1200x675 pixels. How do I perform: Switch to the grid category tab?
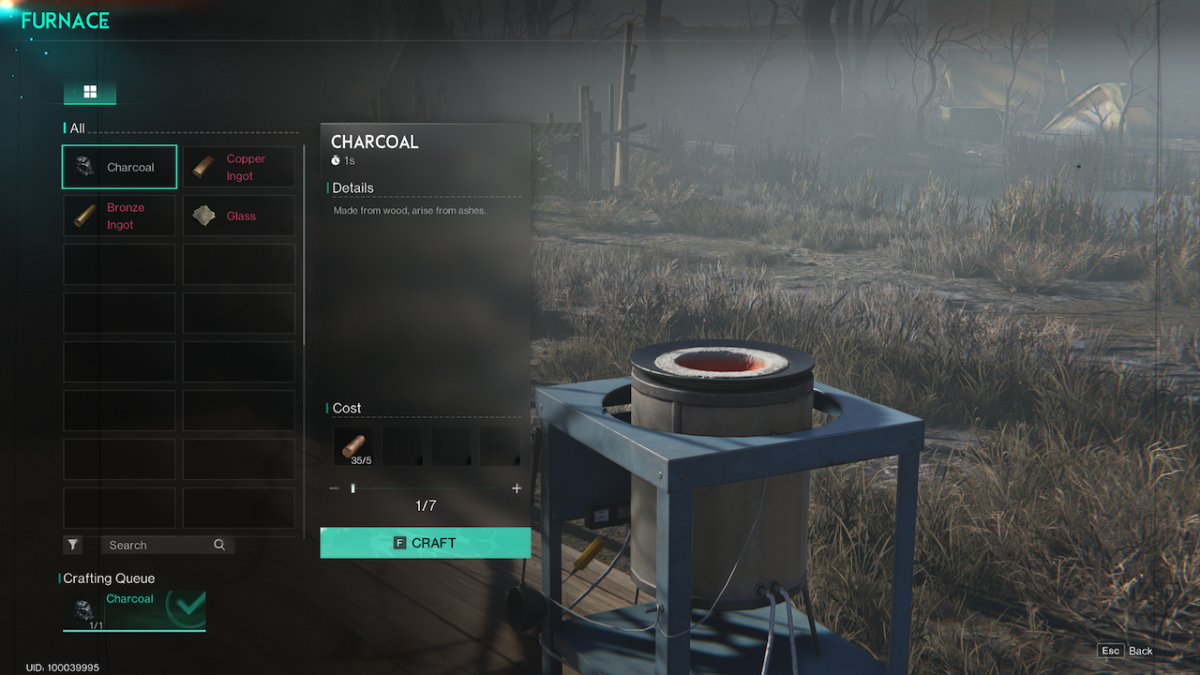[90, 92]
